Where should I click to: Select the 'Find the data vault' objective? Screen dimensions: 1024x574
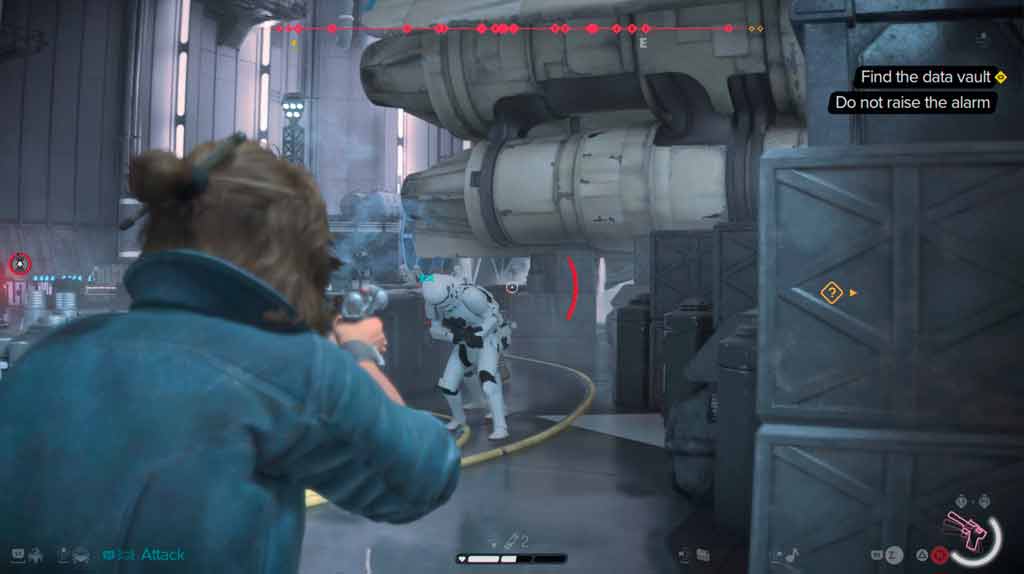pyautogui.click(x=927, y=77)
